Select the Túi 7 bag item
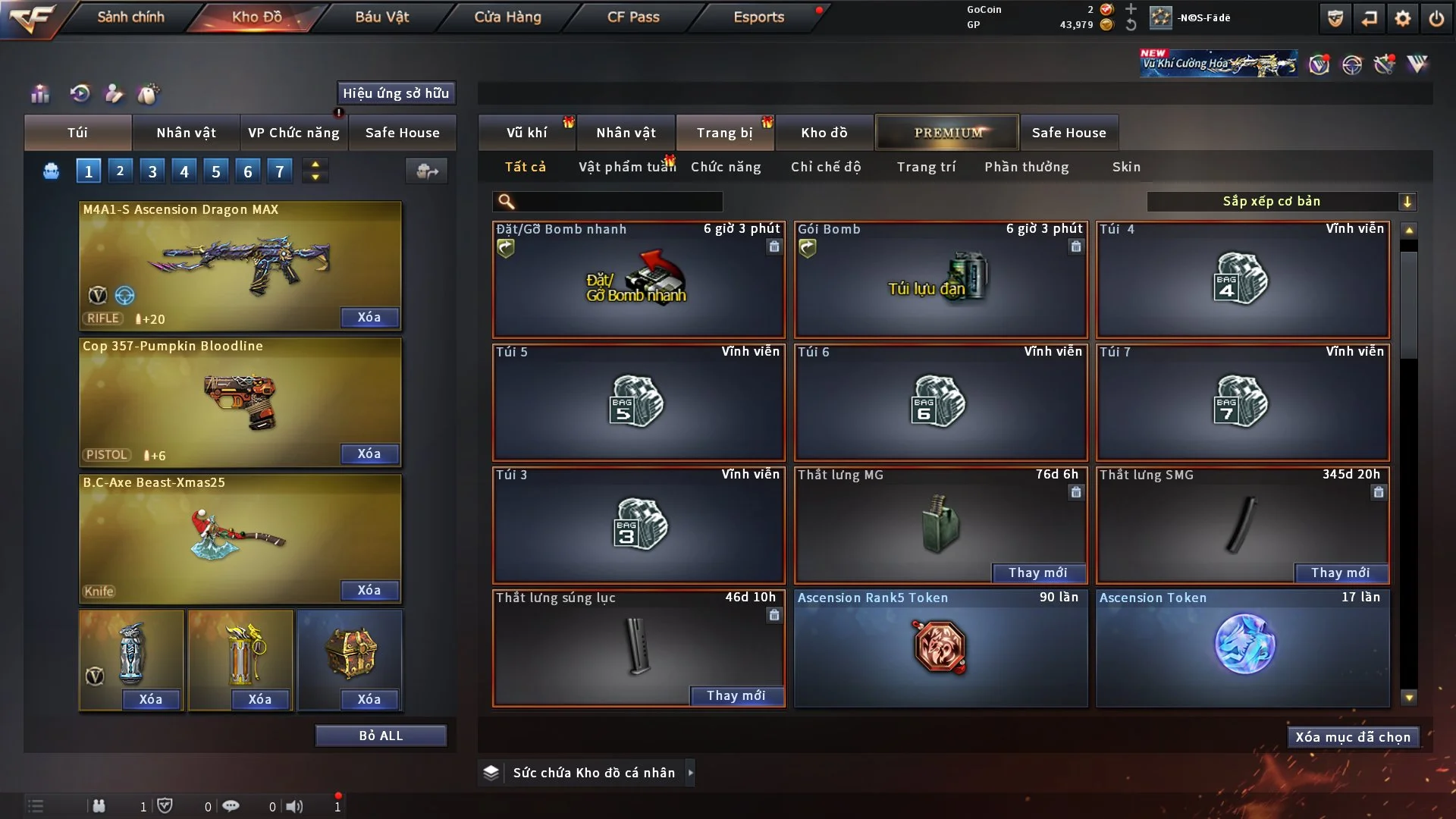 [1242, 402]
